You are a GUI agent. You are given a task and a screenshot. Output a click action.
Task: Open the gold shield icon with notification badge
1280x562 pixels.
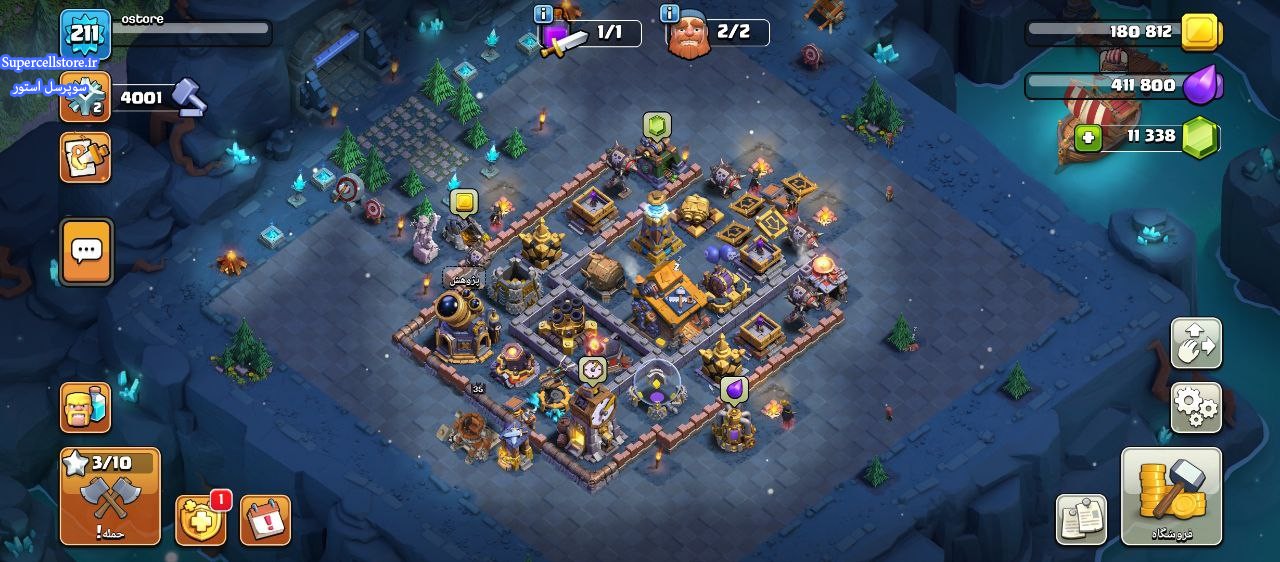click(x=200, y=521)
